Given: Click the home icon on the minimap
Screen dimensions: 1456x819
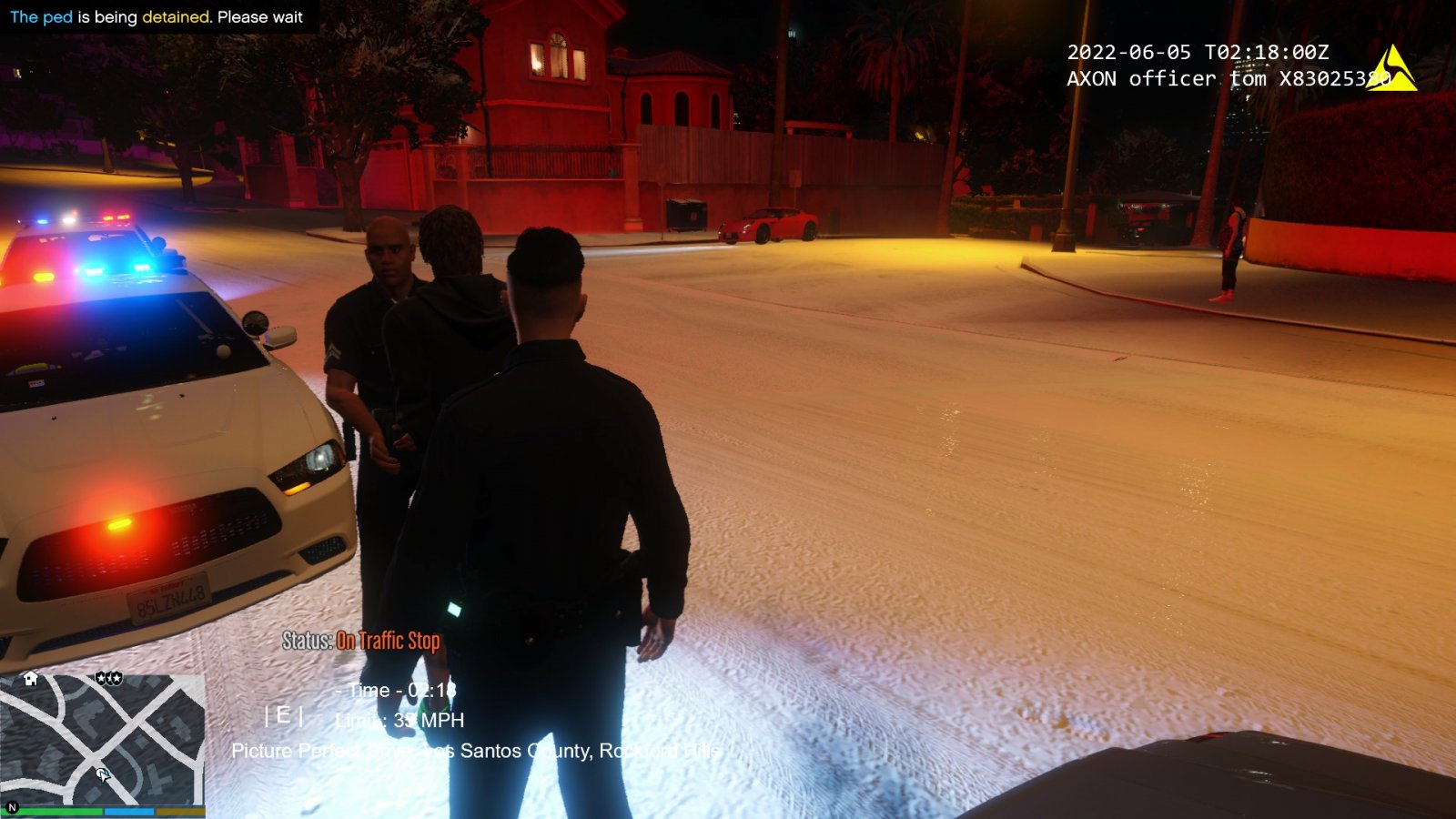Looking at the screenshot, I should (30, 679).
